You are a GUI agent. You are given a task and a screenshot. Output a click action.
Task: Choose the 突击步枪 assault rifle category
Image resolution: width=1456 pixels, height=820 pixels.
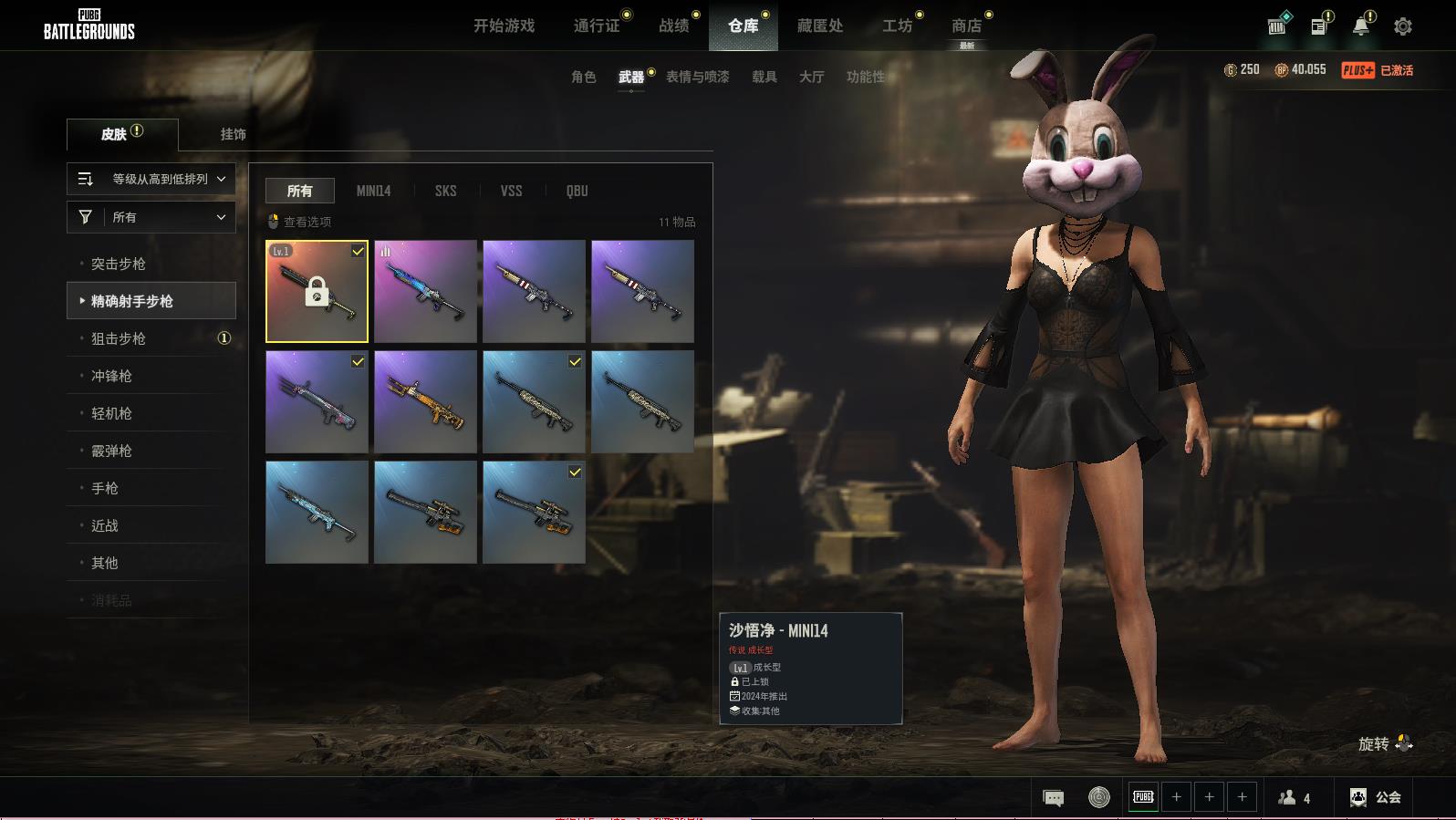click(119, 264)
